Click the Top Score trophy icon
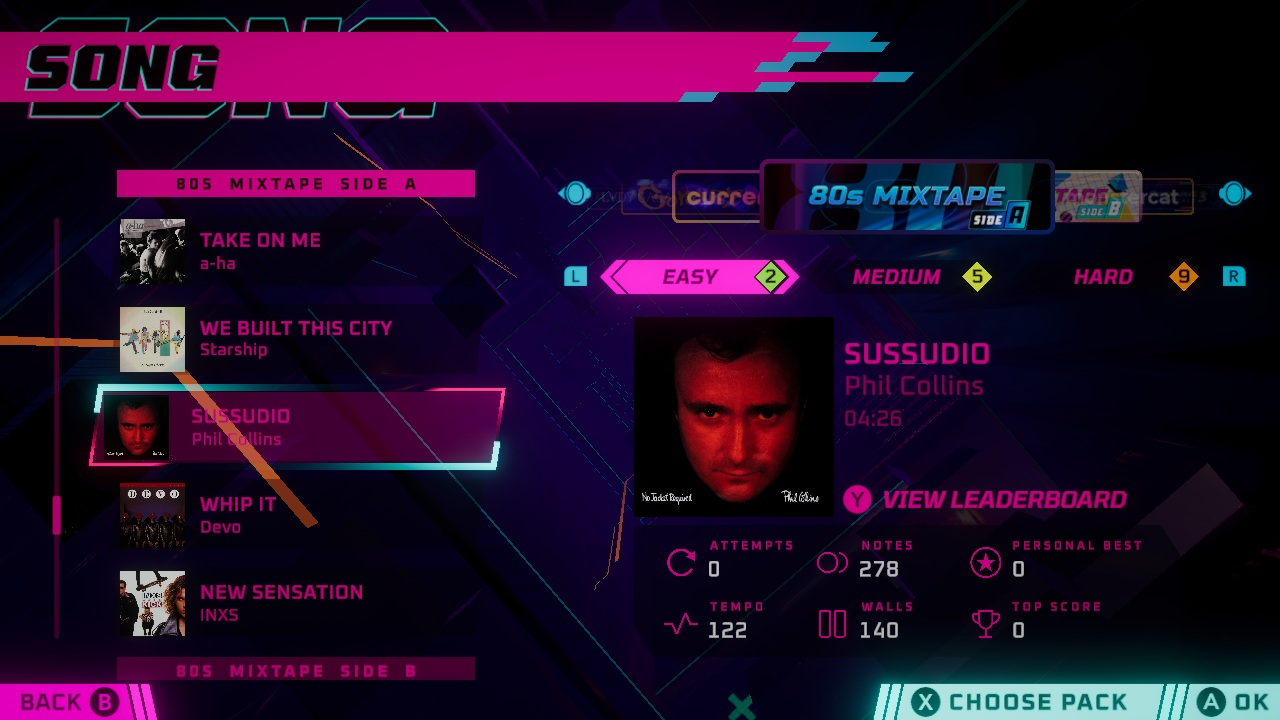The height and width of the screenshot is (720, 1280). coord(986,624)
